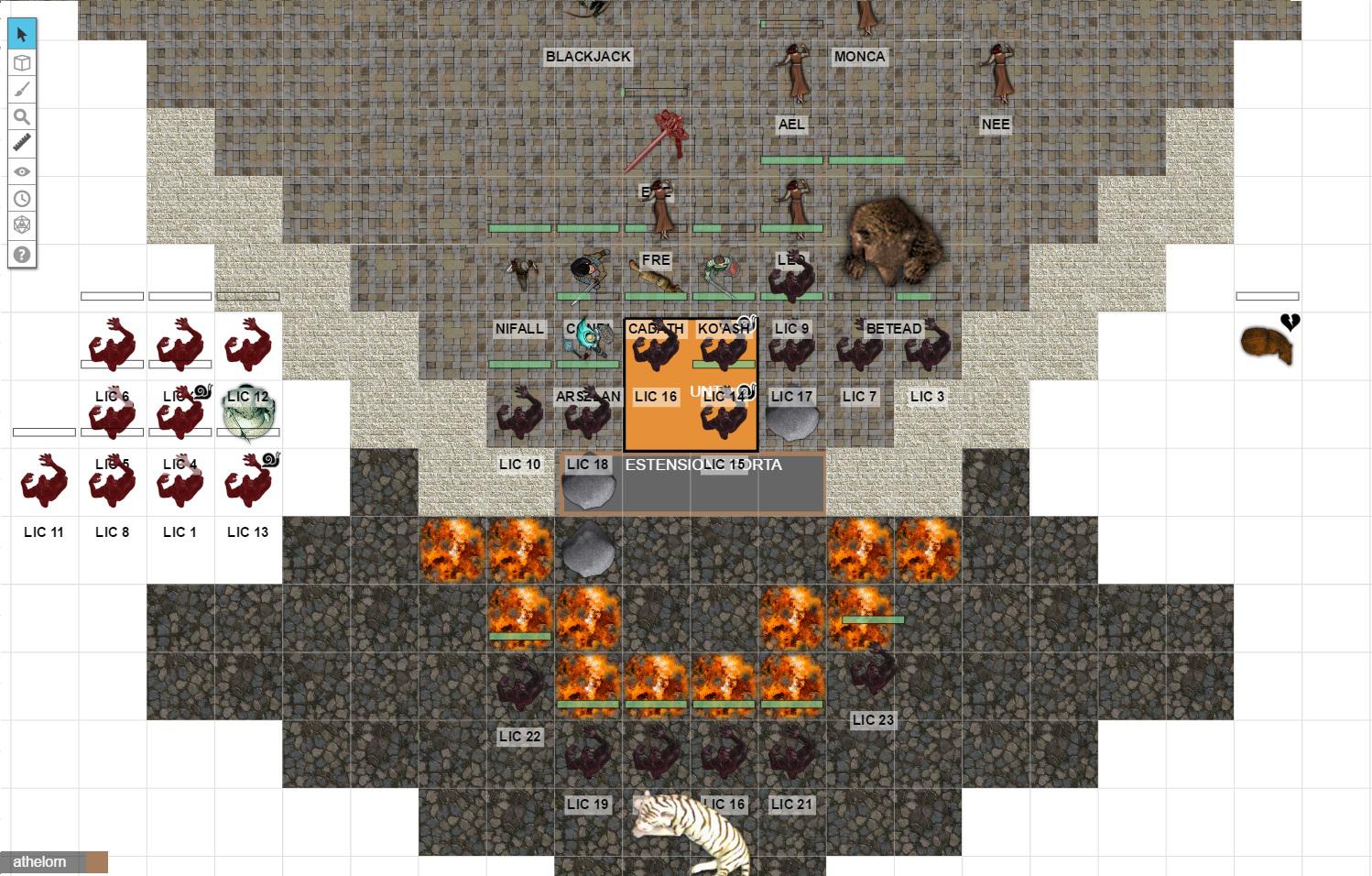Pick the ruler measure tool
1372x876 pixels.
[x=22, y=144]
